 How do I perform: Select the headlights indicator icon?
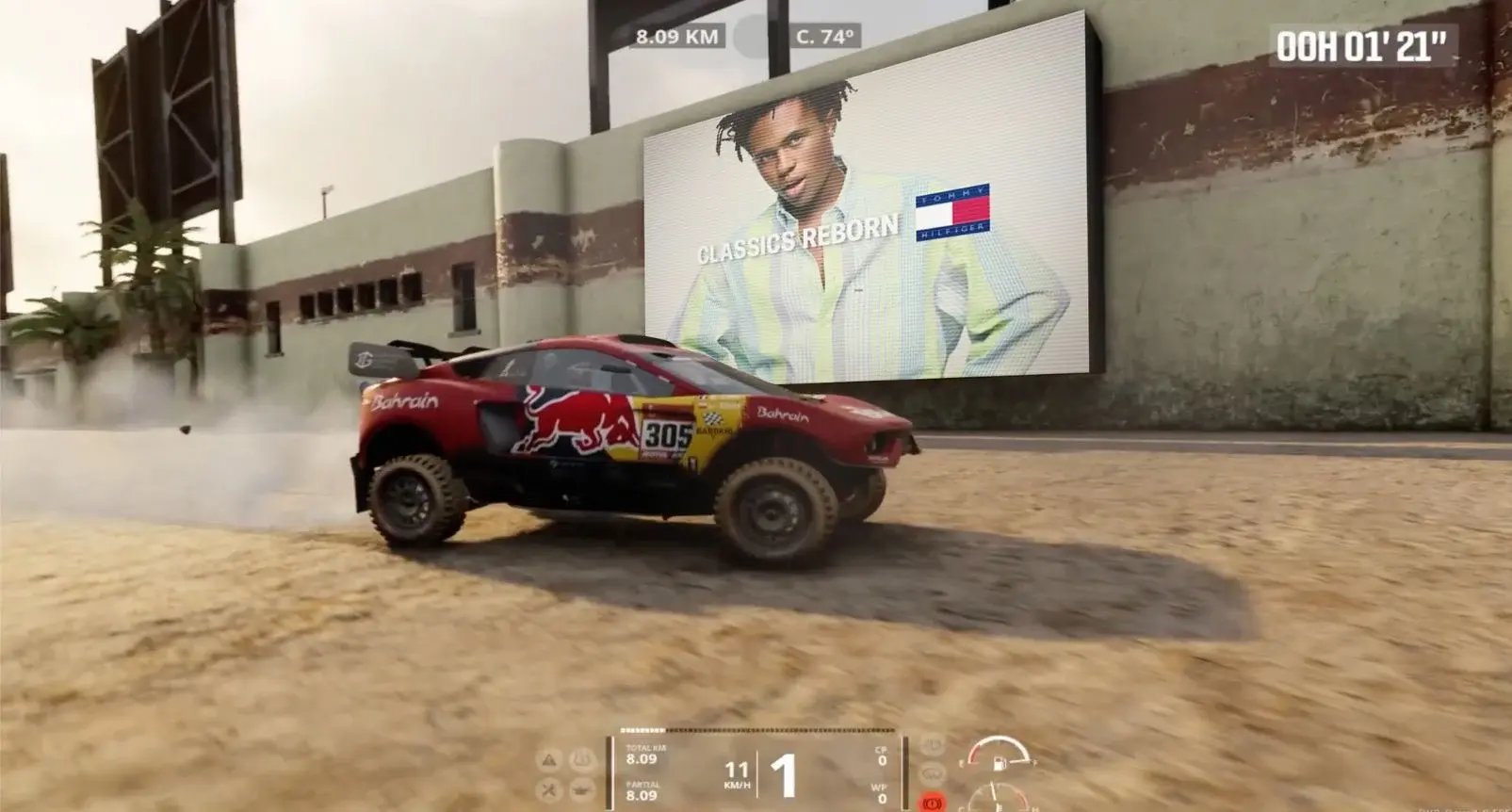tap(932, 747)
